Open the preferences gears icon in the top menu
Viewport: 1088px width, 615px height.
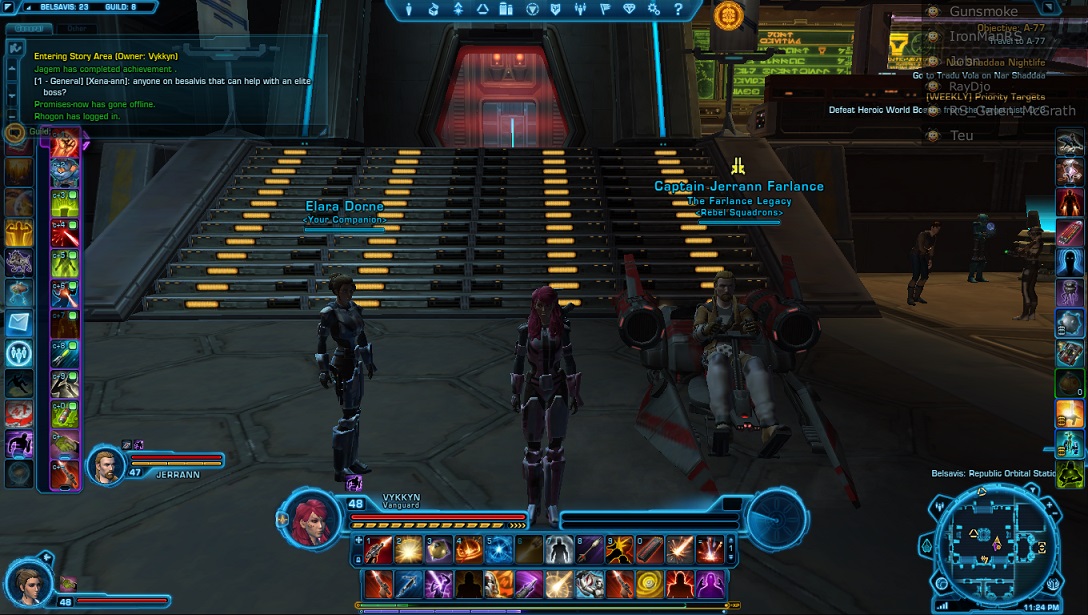[654, 9]
